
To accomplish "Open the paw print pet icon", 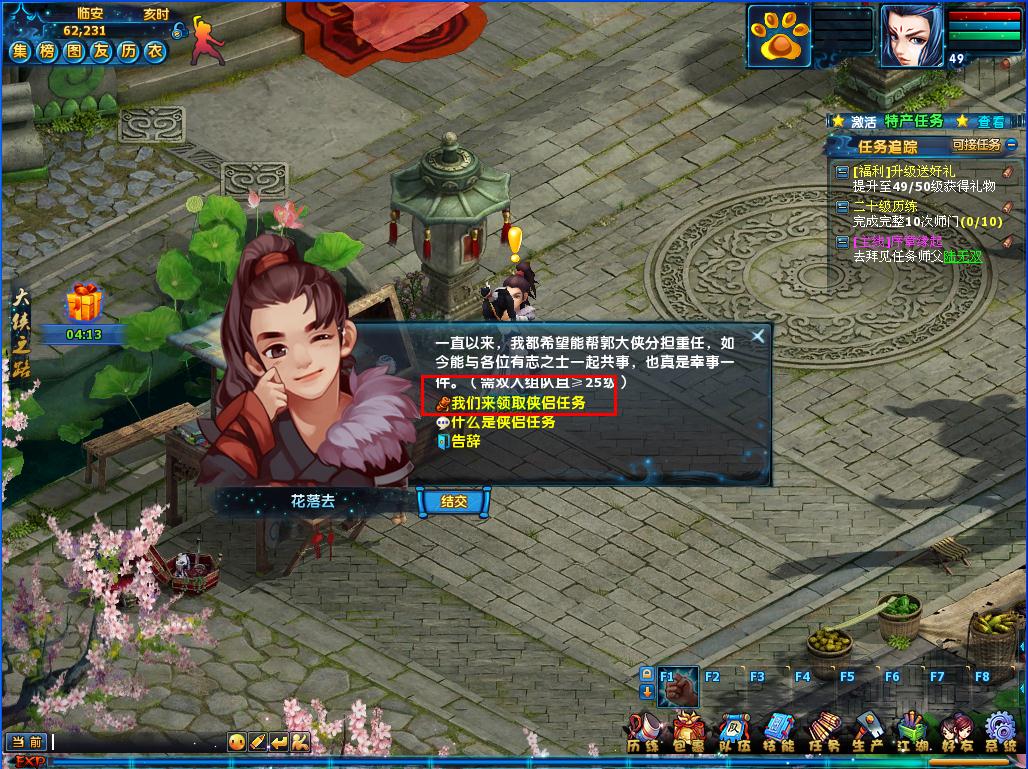I will coord(777,35).
